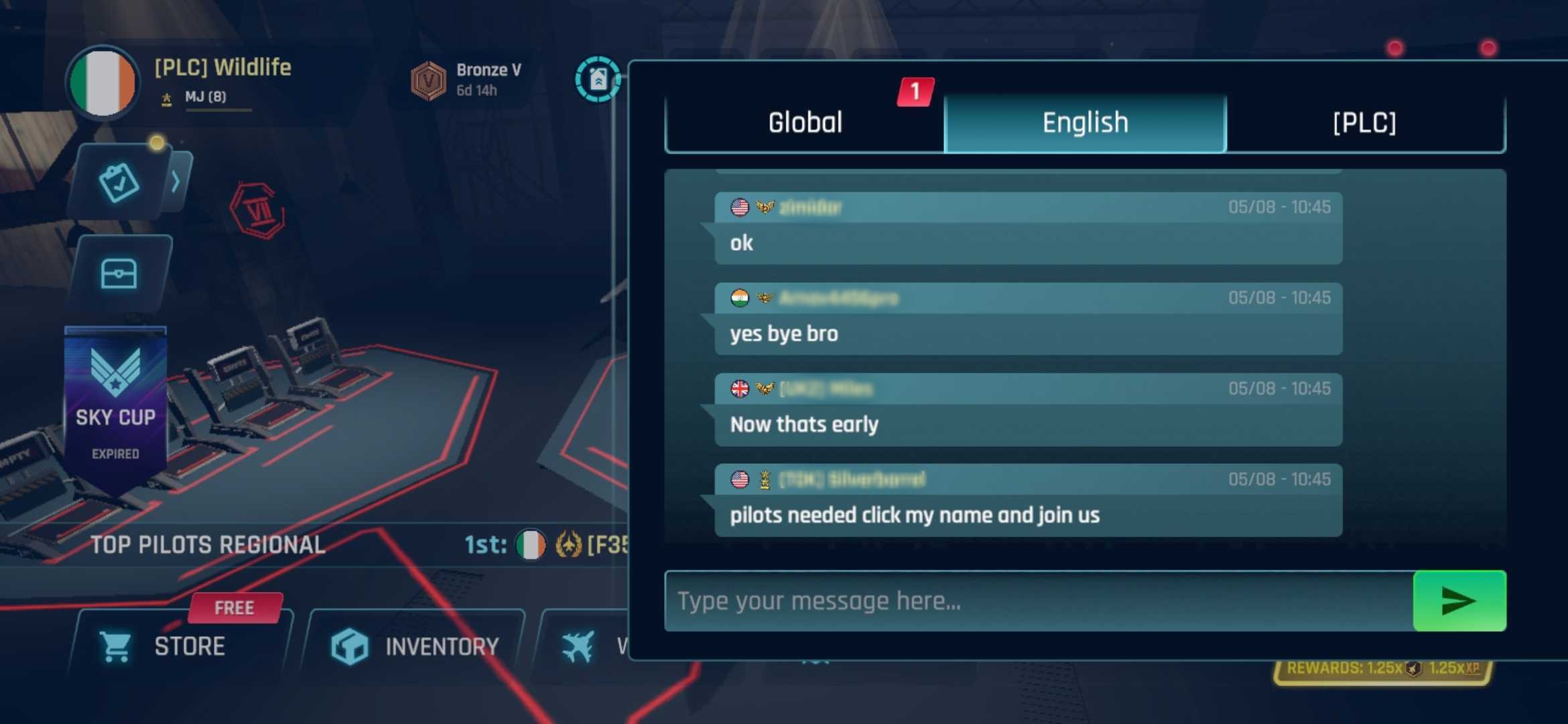Open the fuel token icon at top
The height and width of the screenshot is (724, 1568).
pos(598,80)
